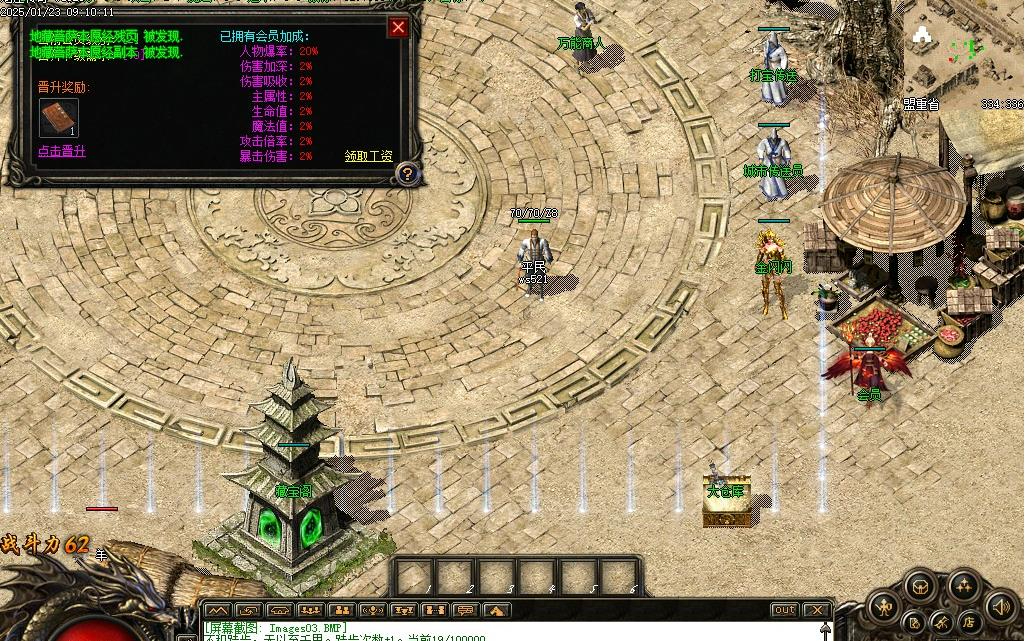1025x641 pixels.
Task: Close the membership bonus panel
Action: pyautogui.click(x=398, y=27)
